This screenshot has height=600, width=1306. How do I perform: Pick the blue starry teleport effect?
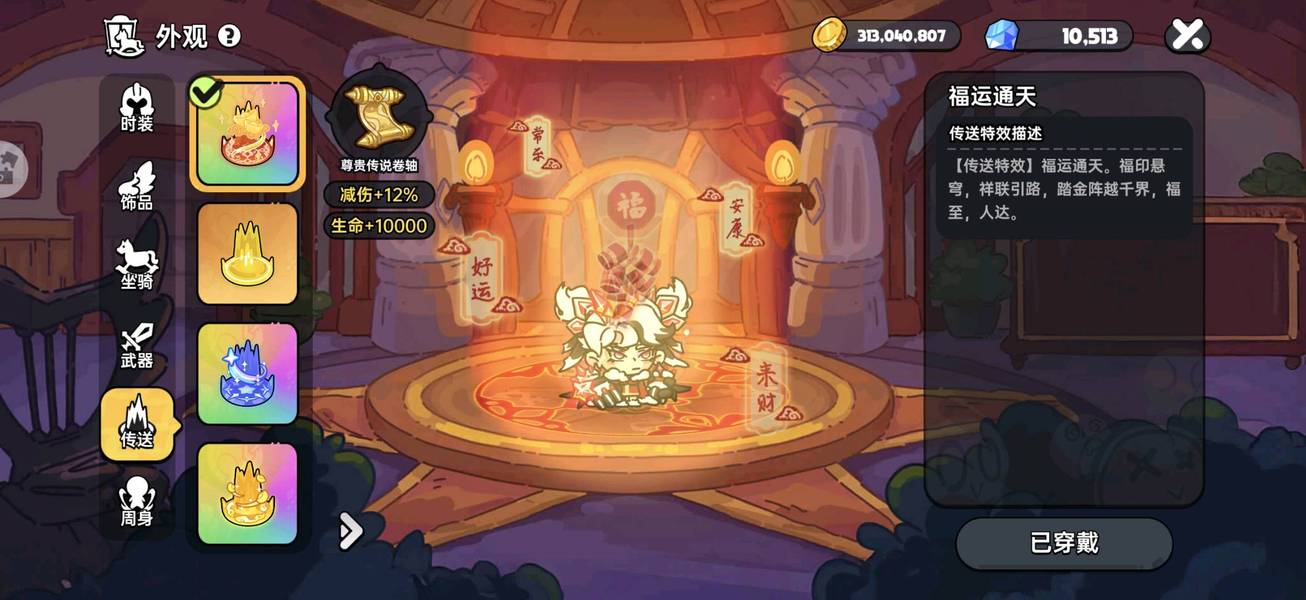pos(247,373)
